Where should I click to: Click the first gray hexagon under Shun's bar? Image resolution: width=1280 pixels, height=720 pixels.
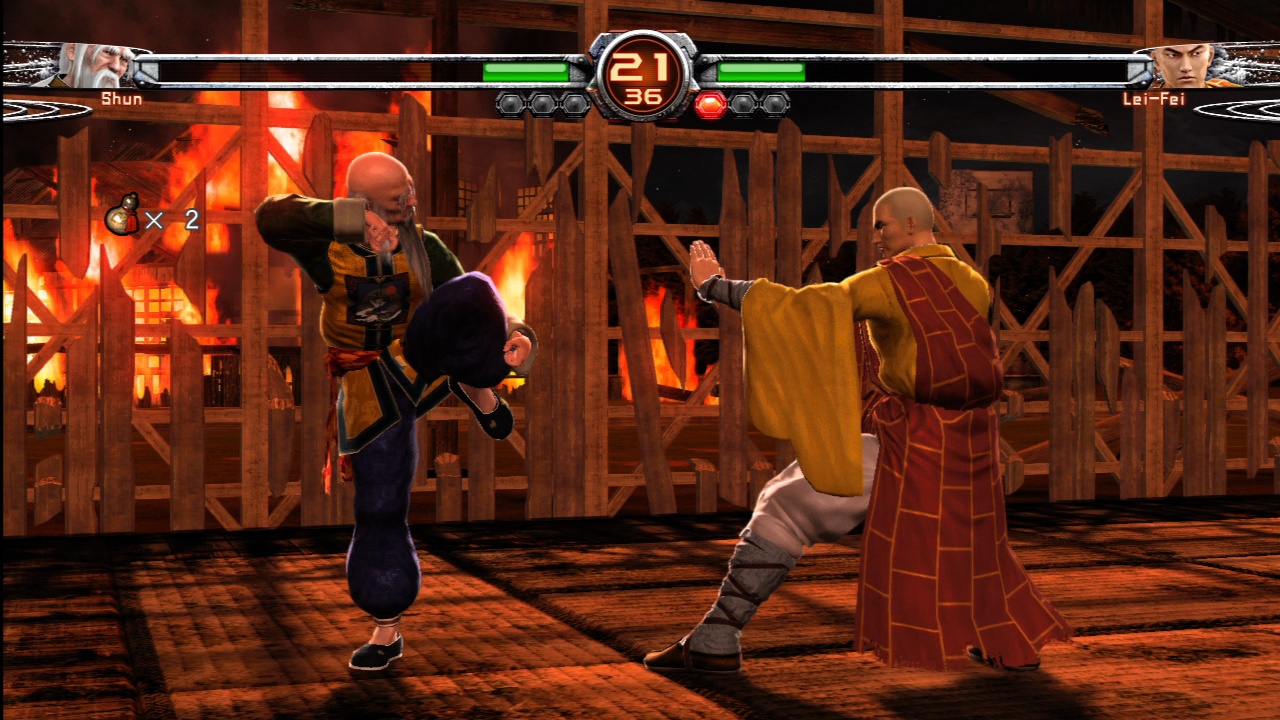(x=509, y=102)
